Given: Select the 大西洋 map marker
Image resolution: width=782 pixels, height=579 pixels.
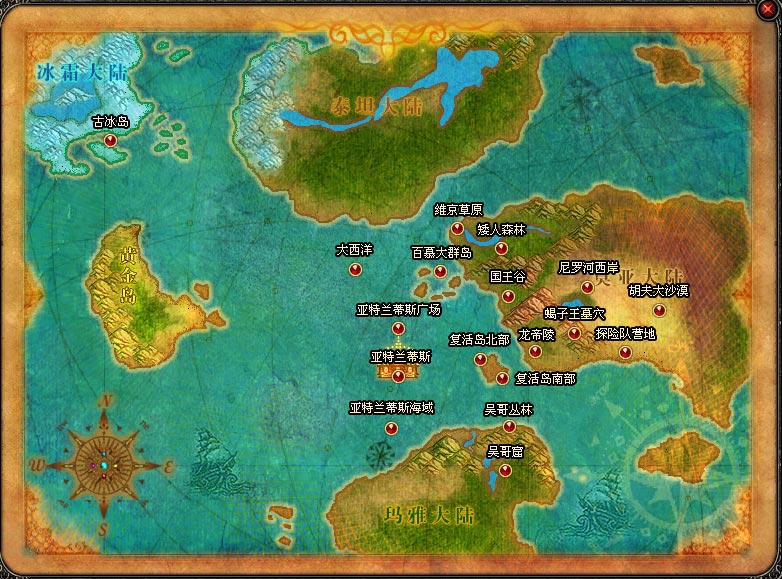Looking at the screenshot, I should click(354, 268).
